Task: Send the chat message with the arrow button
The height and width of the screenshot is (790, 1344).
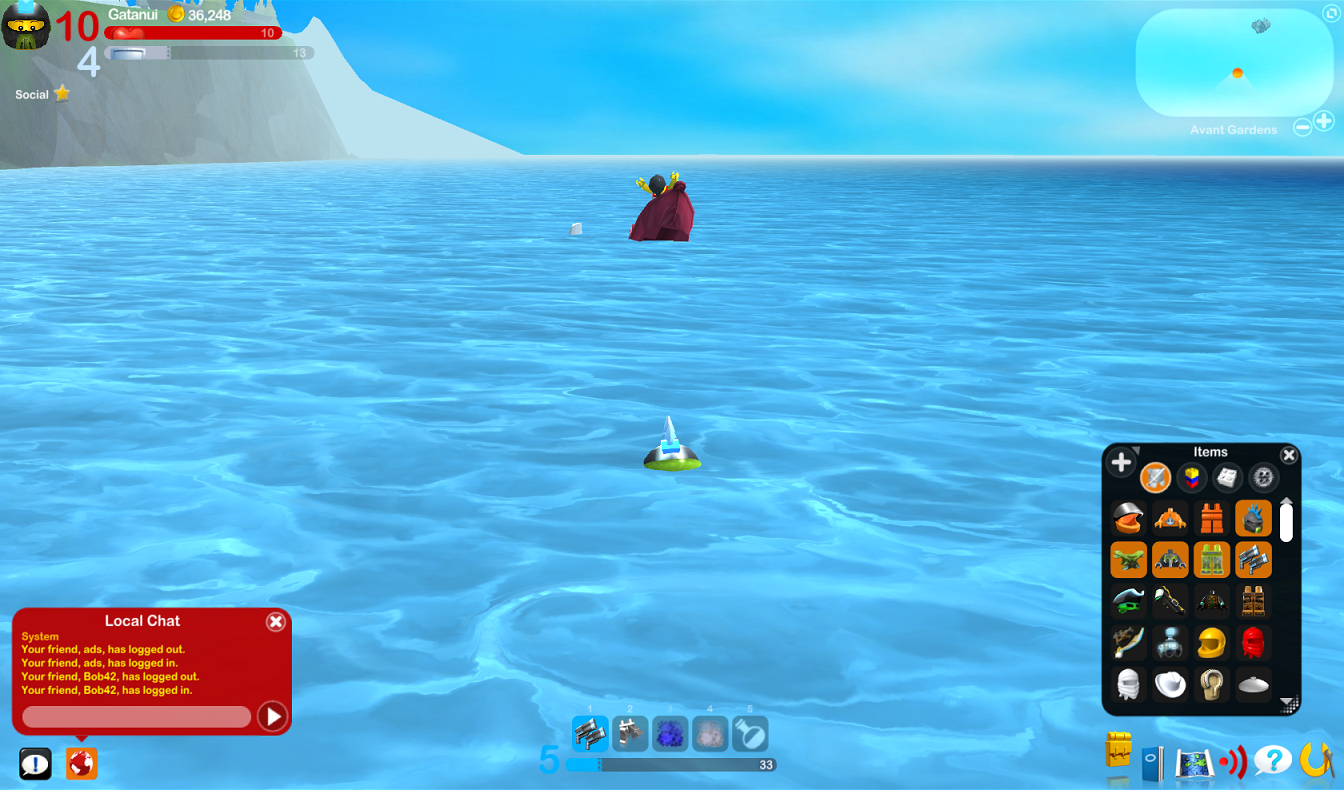Action: point(272,716)
